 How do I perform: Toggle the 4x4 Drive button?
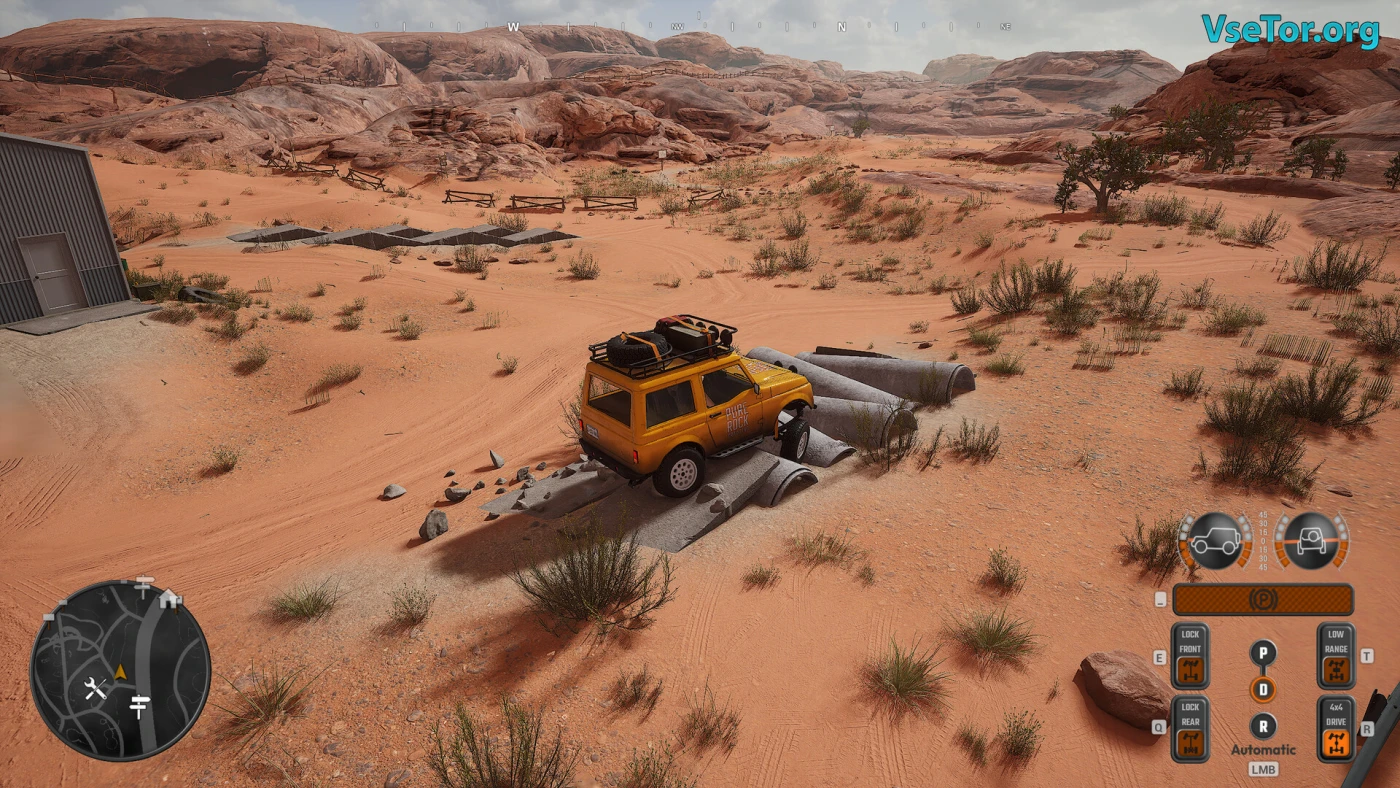[x=1335, y=729]
